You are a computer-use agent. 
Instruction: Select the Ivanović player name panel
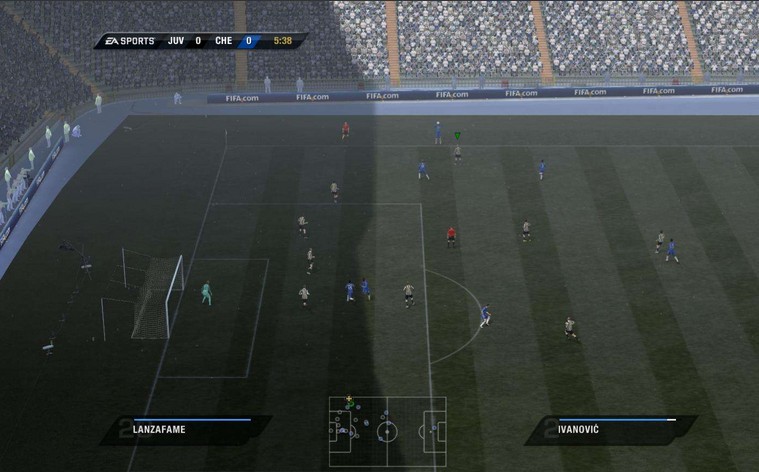click(x=610, y=430)
